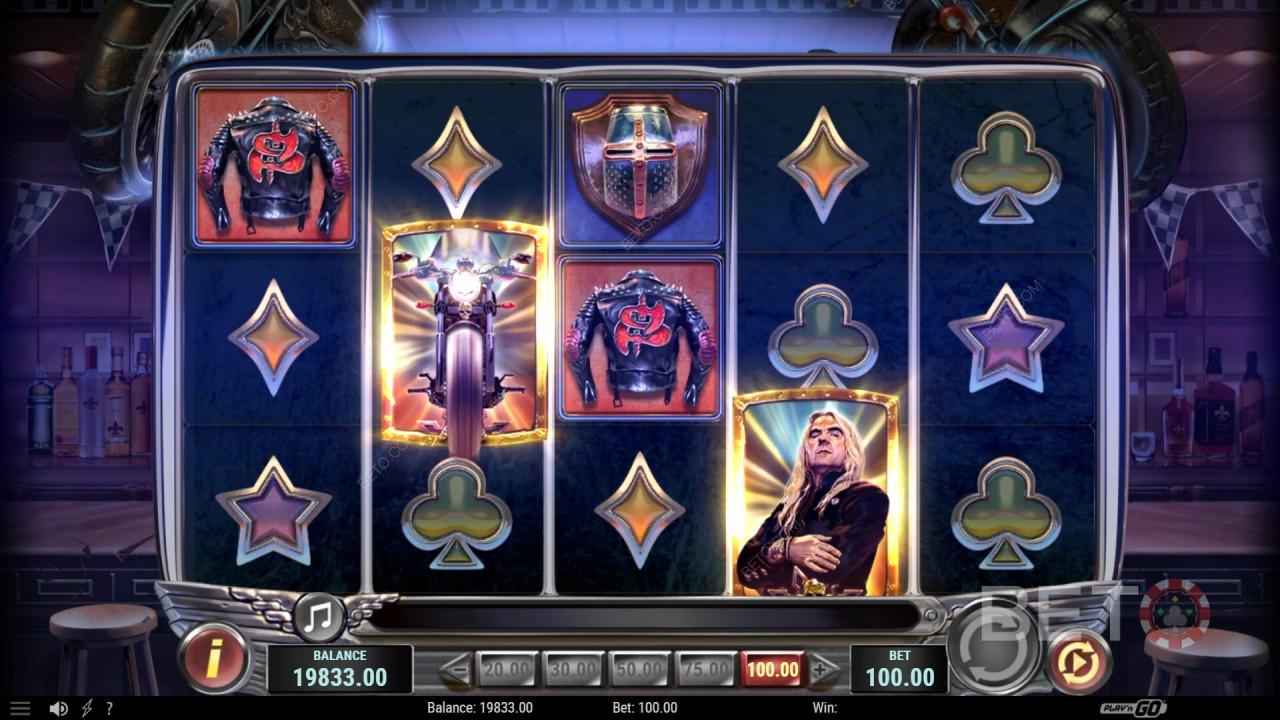
Task: Pick the 75.00 bet amount
Action: pos(705,670)
